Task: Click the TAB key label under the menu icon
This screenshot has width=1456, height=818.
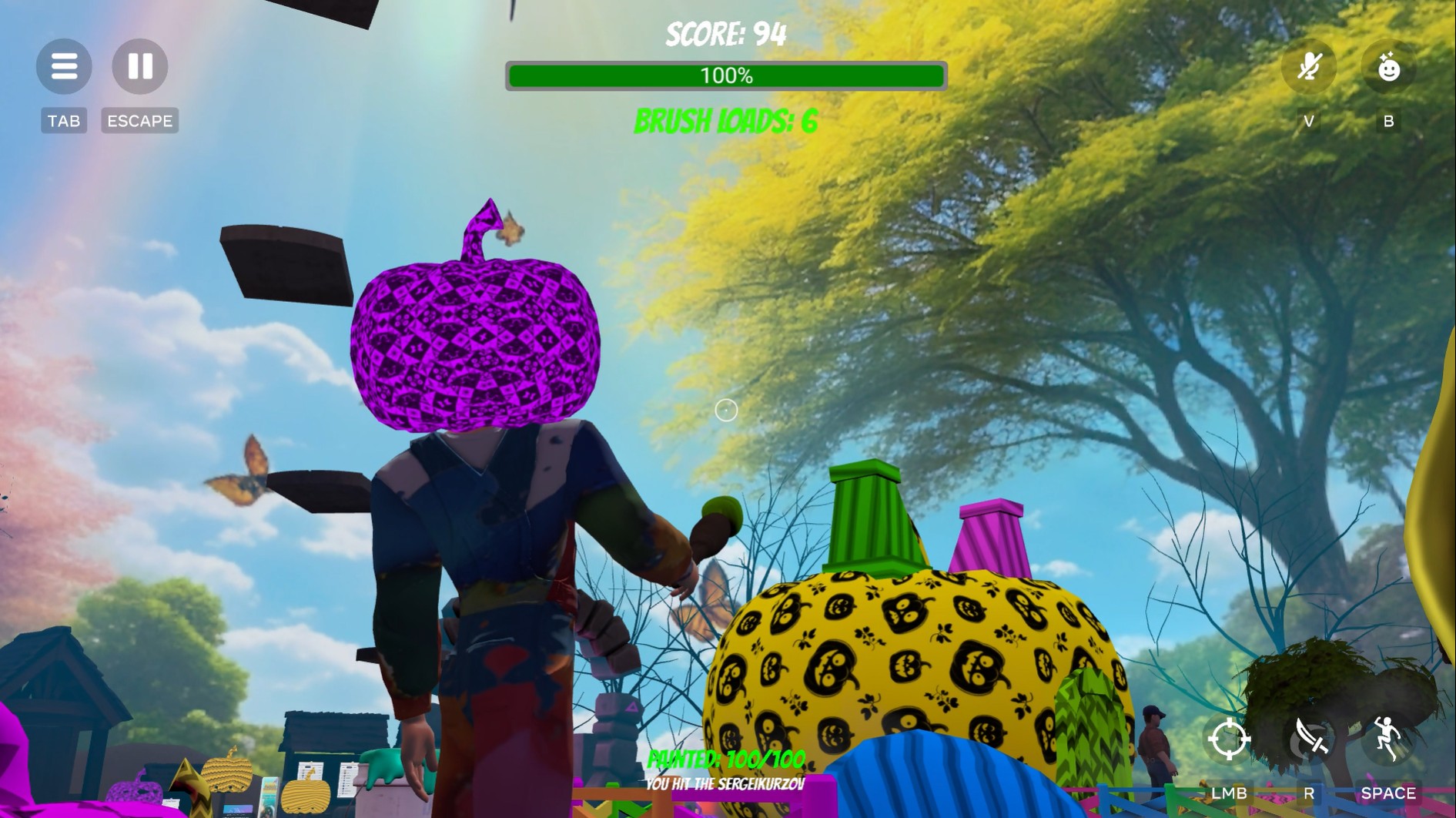Action: click(64, 120)
